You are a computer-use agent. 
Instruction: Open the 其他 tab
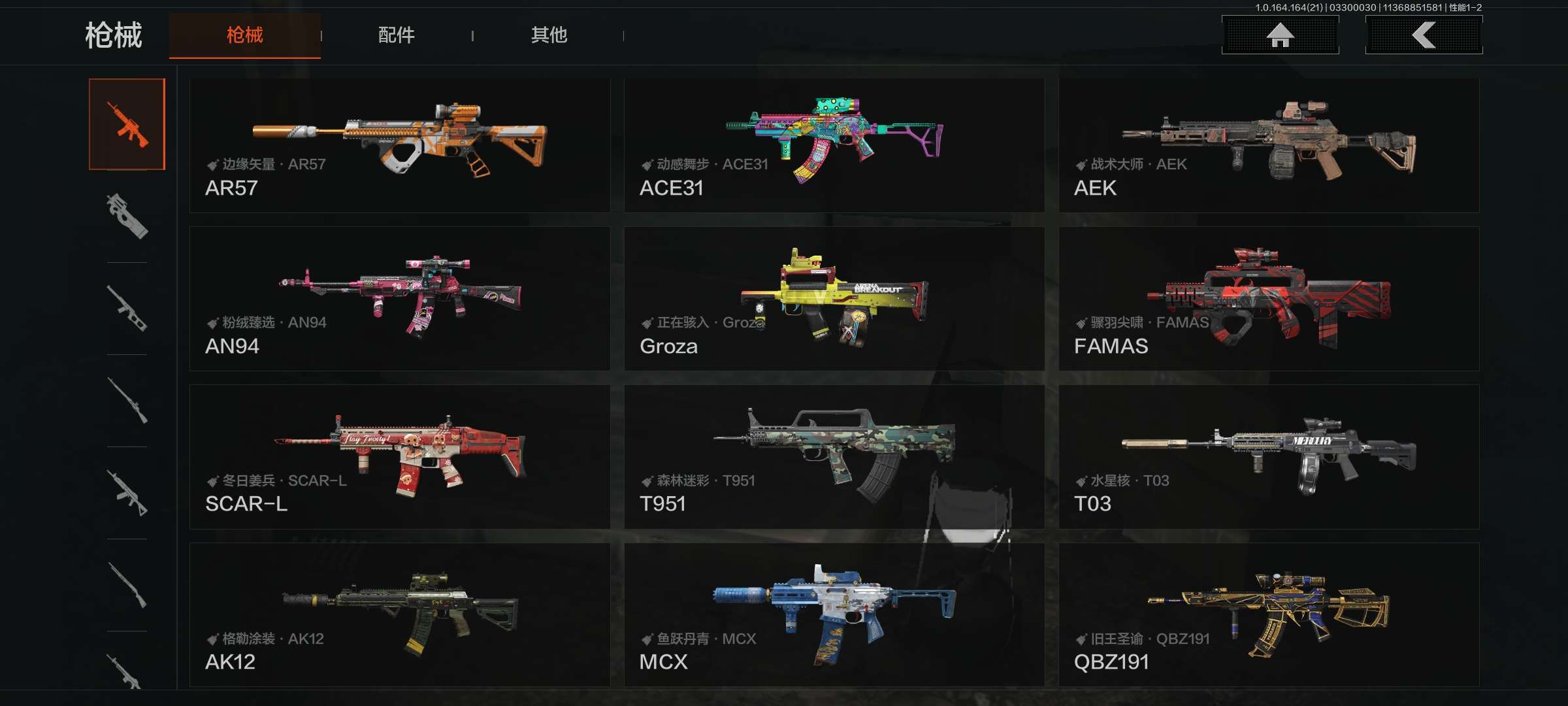point(548,35)
